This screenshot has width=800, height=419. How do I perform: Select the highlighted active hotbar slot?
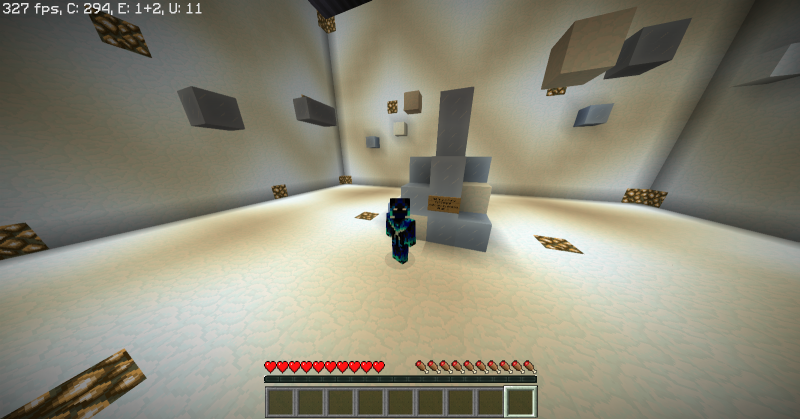click(520, 402)
